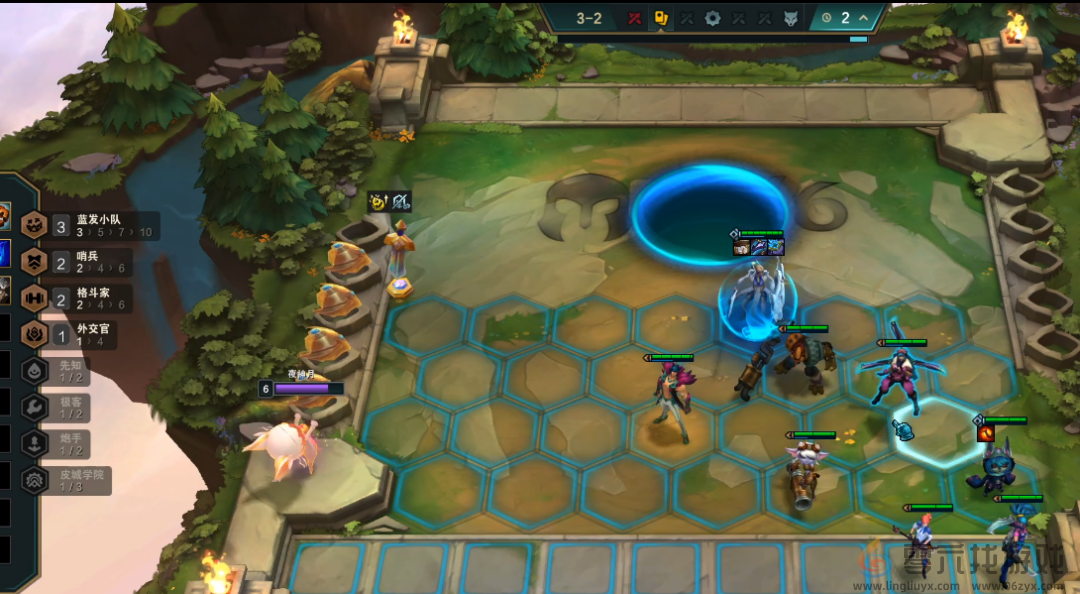The width and height of the screenshot is (1080, 594).
Task: Click the wolf monster round icon
Action: 790,18
